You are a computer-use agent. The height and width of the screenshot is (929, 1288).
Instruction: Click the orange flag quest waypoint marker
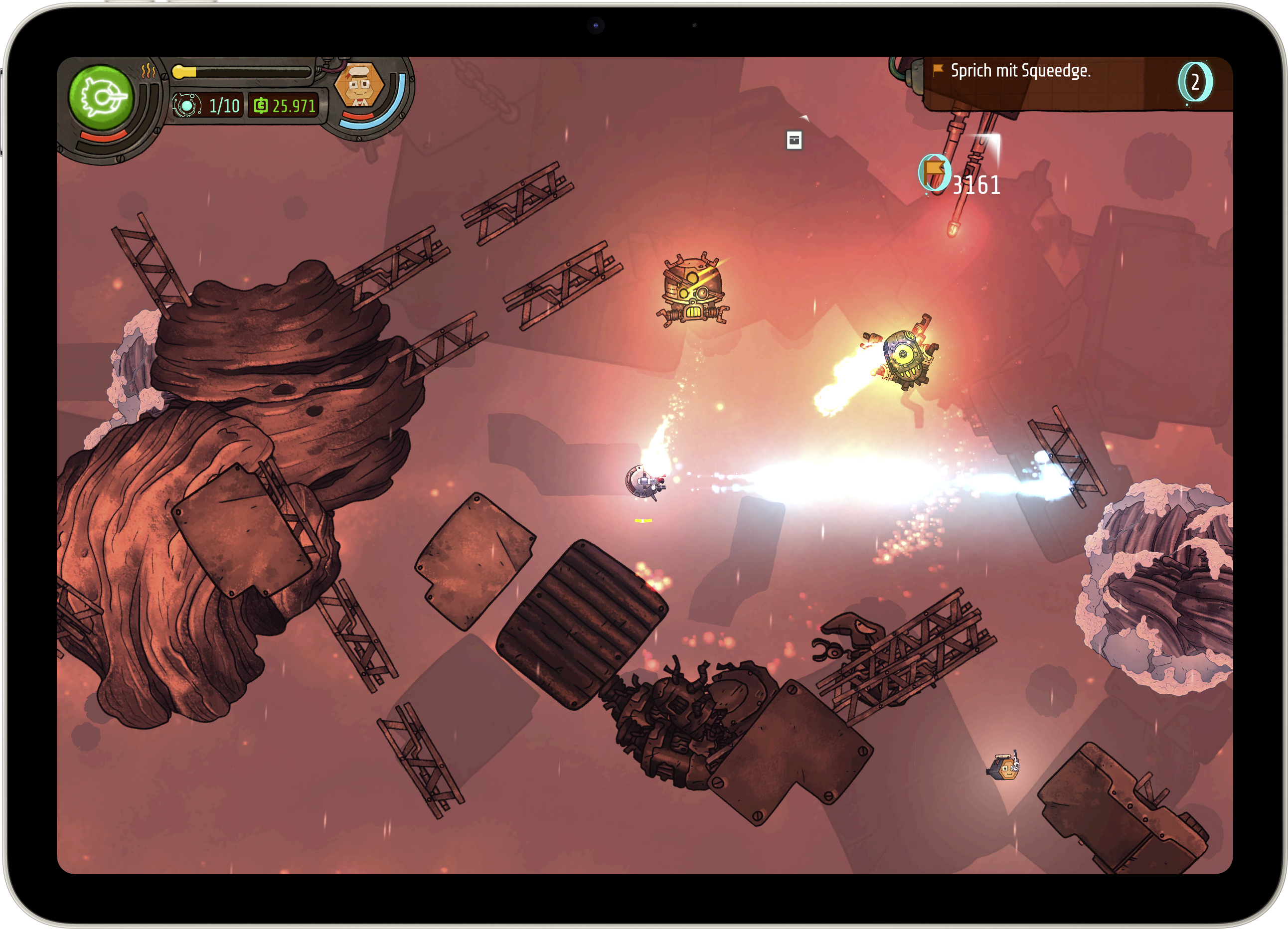[x=934, y=172]
